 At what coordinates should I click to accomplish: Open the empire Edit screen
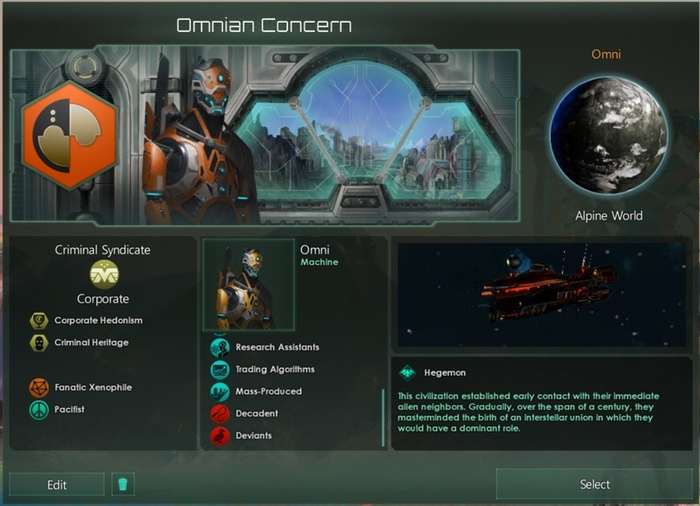coord(57,485)
